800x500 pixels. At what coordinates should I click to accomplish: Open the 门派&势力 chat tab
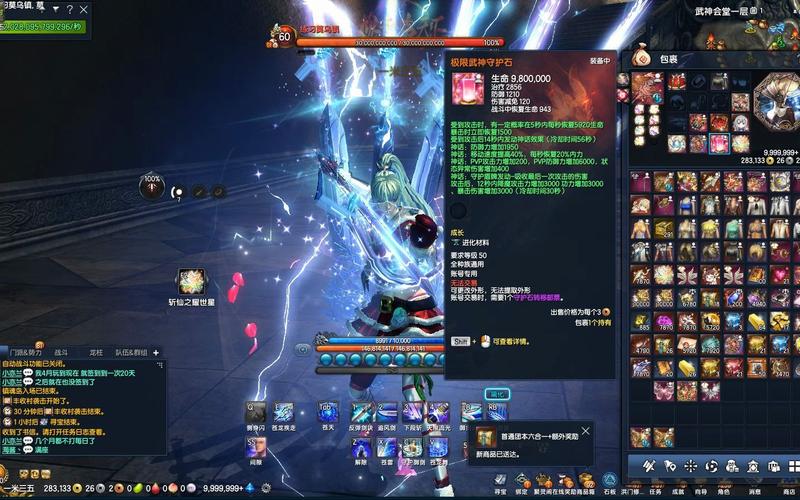click(x=25, y=352)
